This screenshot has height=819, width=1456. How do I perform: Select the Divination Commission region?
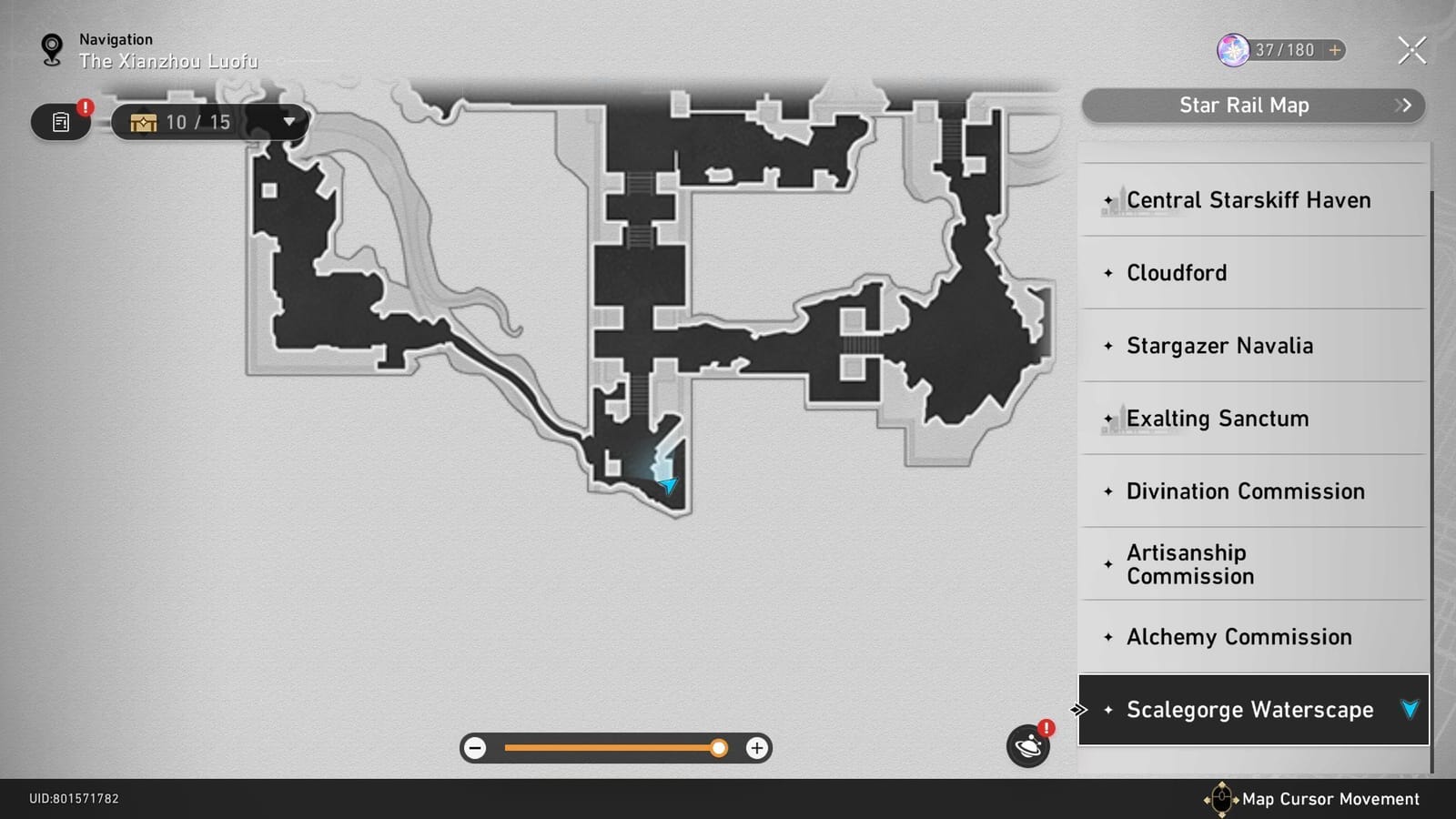[1245, 491]
